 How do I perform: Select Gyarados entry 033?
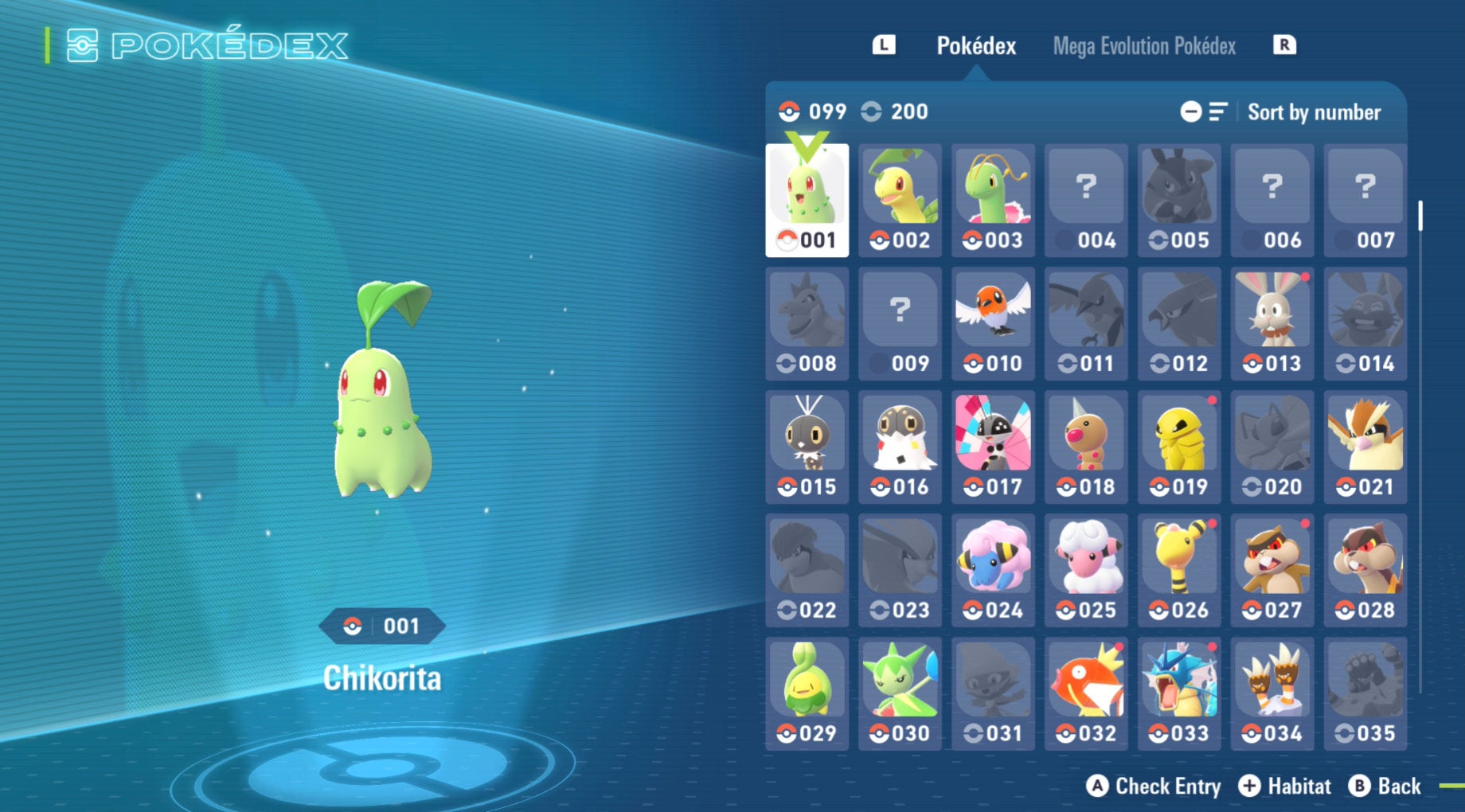(x=1179, y=694)
